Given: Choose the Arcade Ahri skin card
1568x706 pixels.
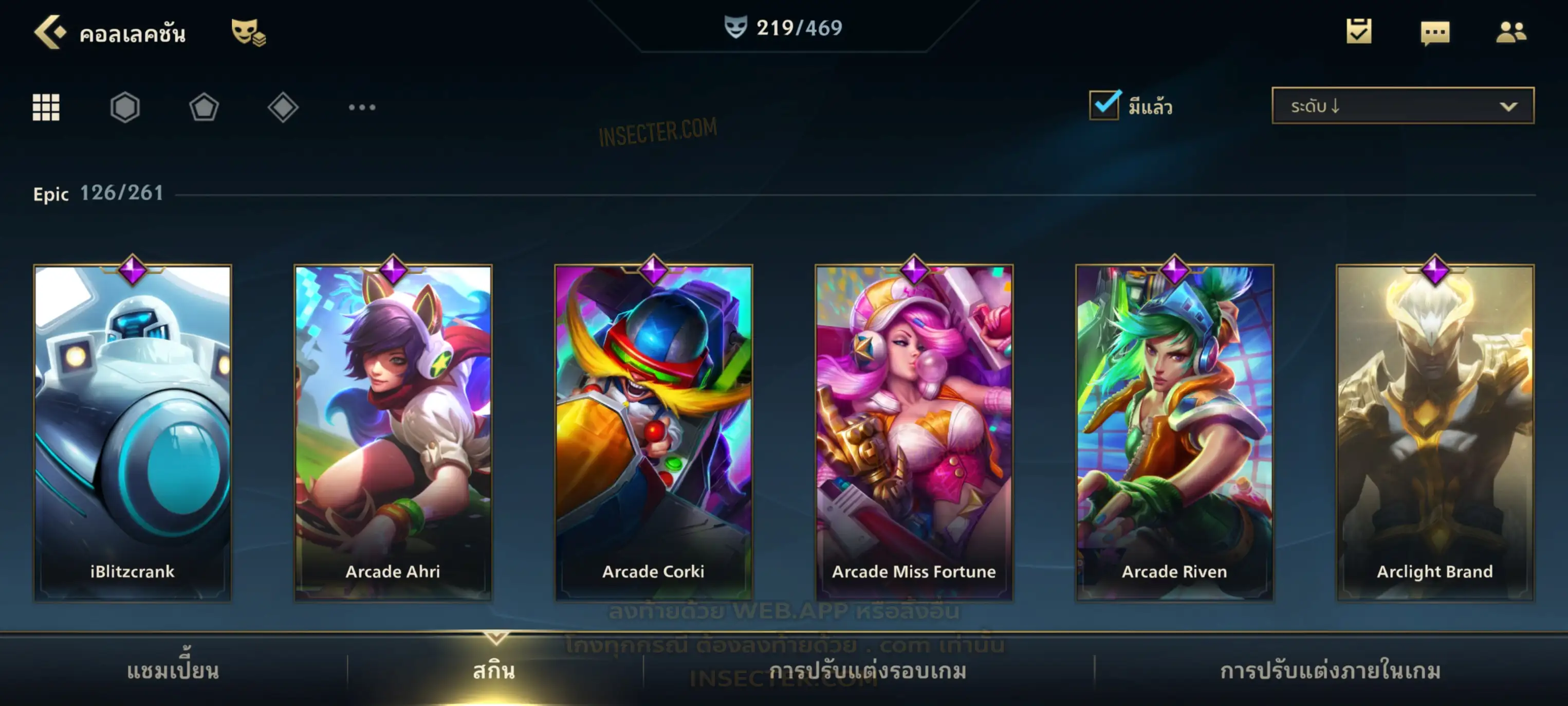Looking at the screenshot, I should (393, 432).
